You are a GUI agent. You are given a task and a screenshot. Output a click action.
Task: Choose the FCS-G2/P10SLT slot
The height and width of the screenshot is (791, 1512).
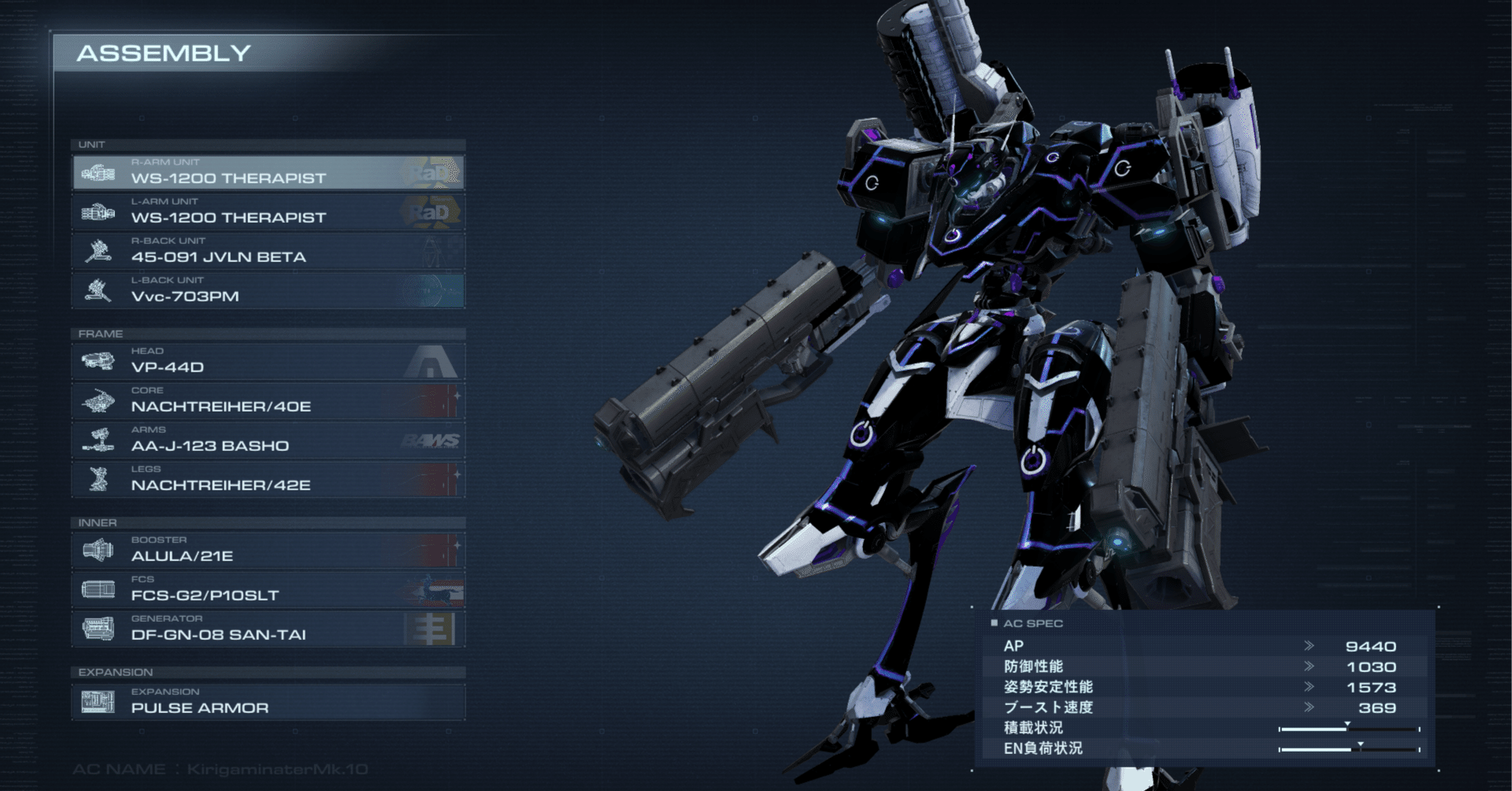point(268,590)
